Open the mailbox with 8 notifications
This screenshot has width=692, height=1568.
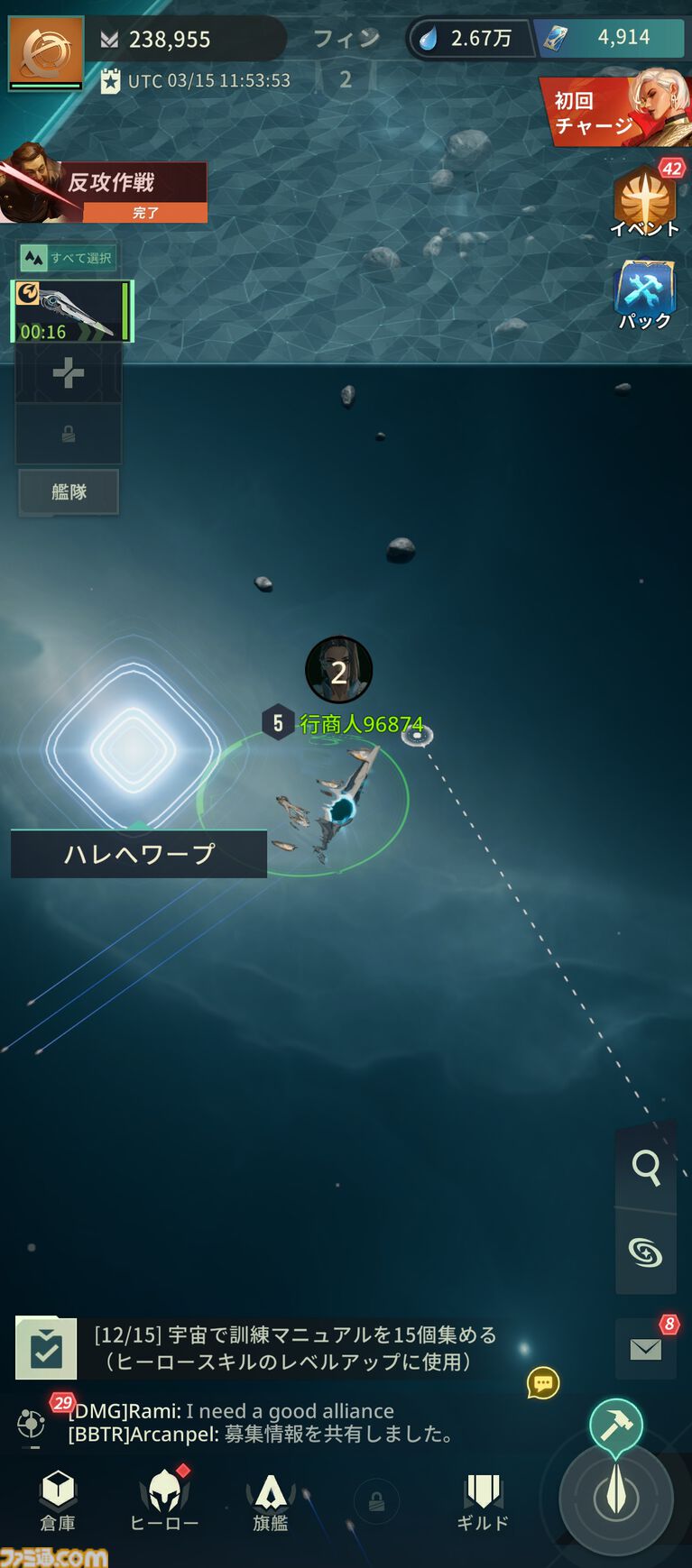[x=646, y=1349]
